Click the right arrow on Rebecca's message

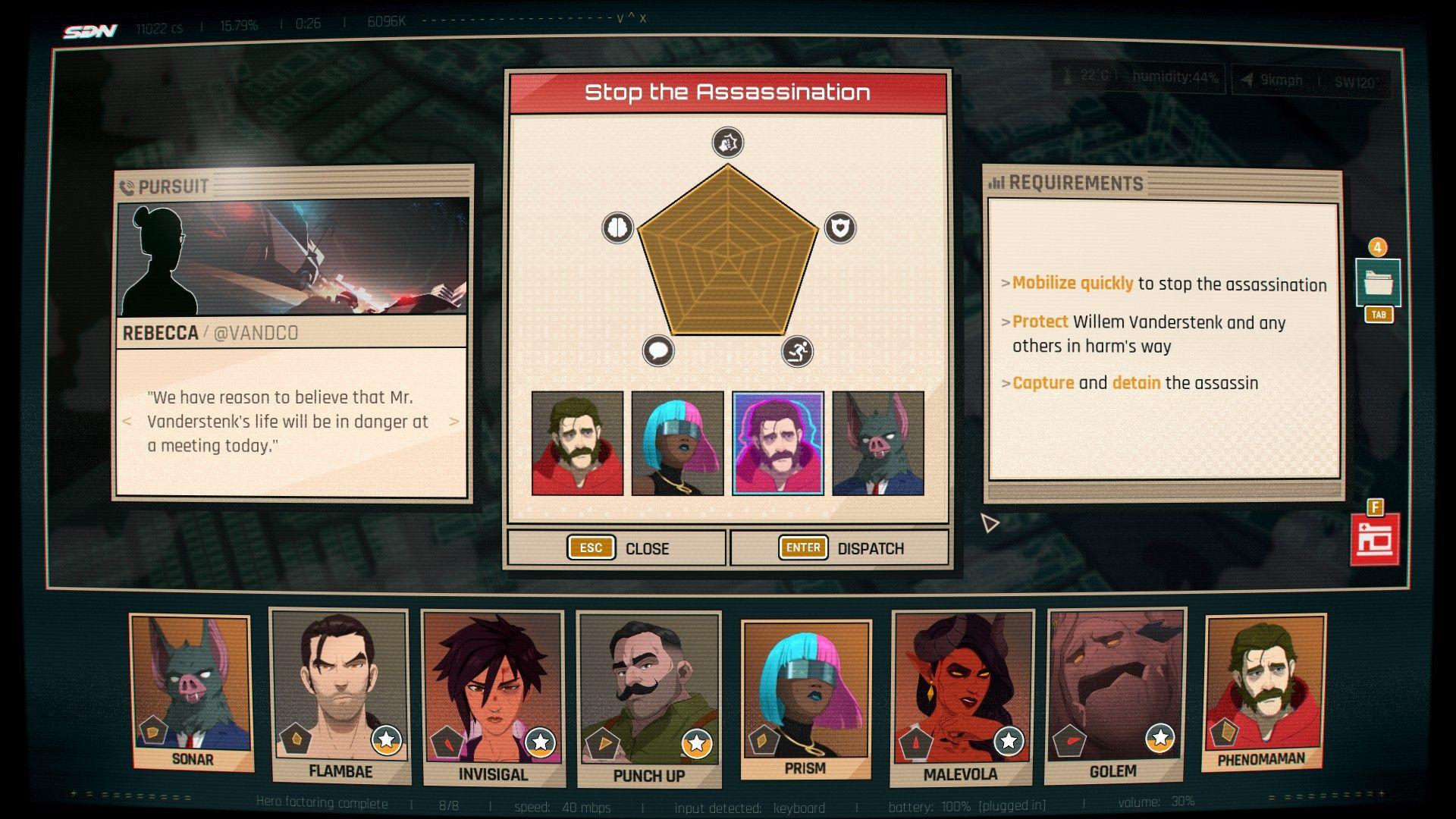[x=453, y=422]
